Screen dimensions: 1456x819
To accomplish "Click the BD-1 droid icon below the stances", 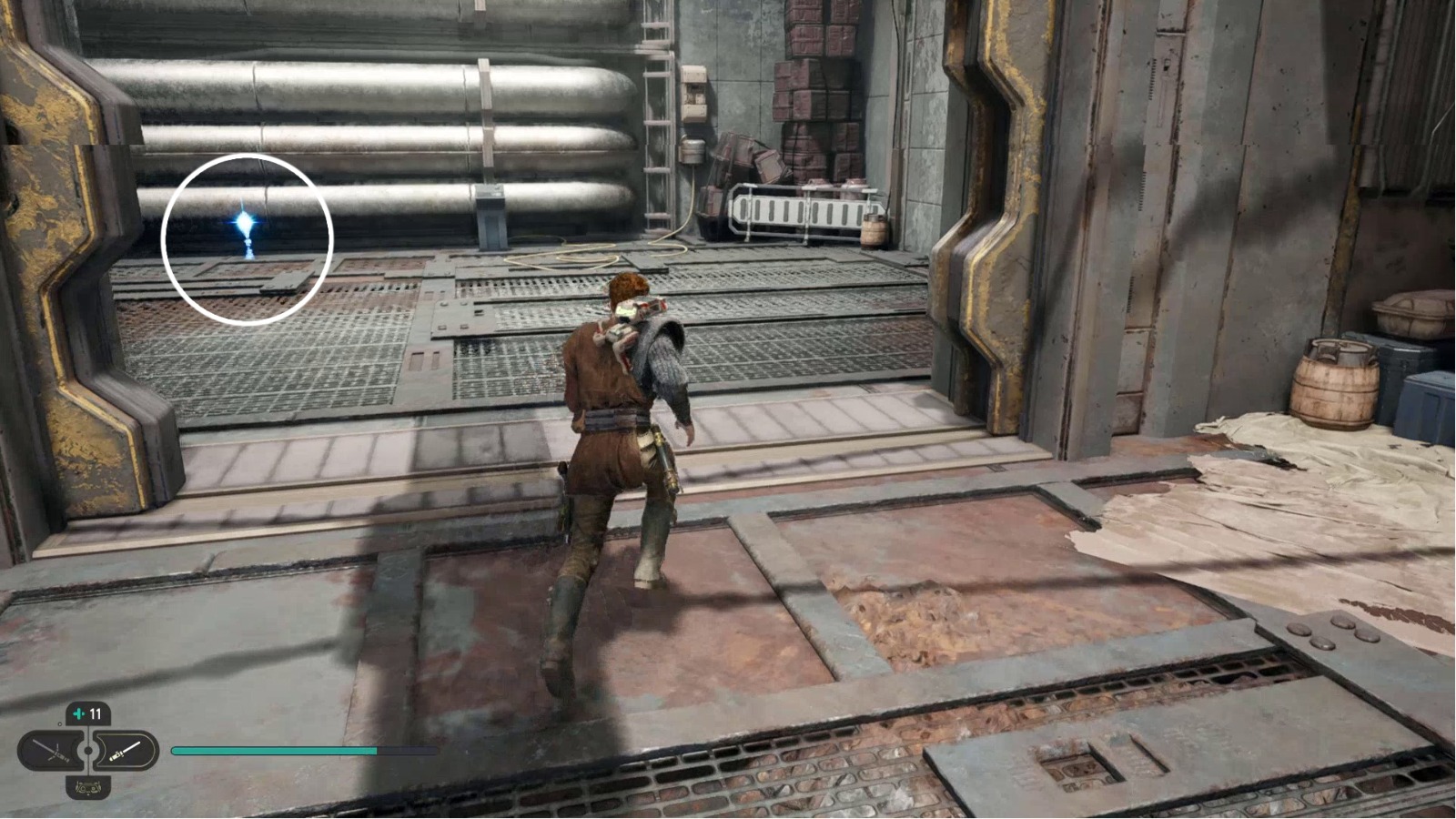I will 88,788.
